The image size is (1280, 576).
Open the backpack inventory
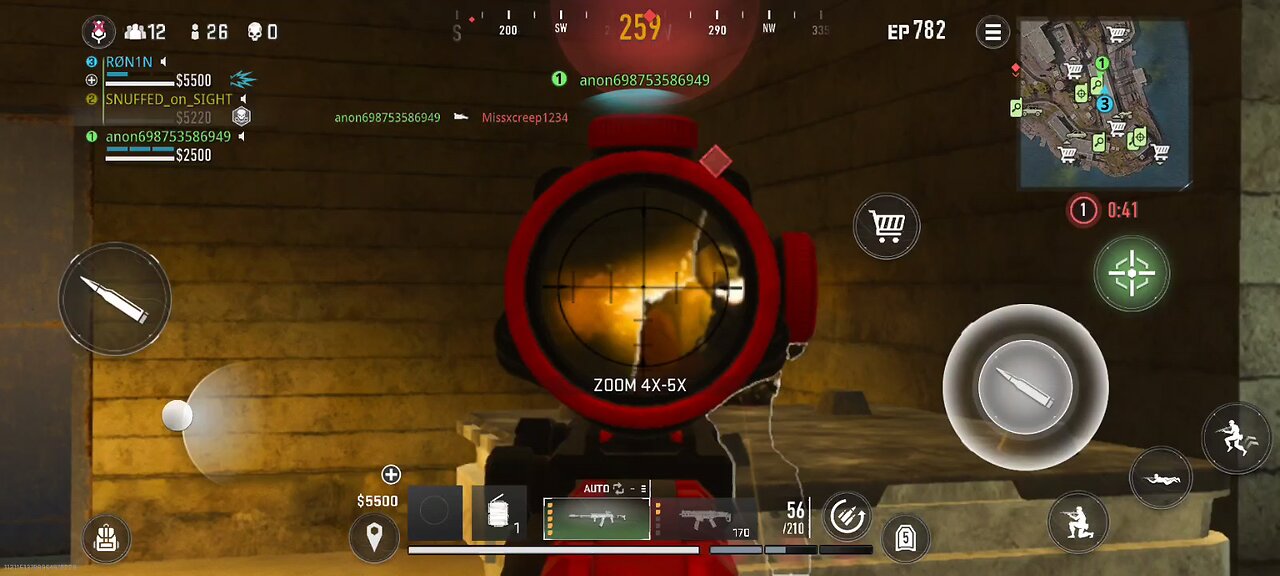pyautogui.click(x=106, y=540)
